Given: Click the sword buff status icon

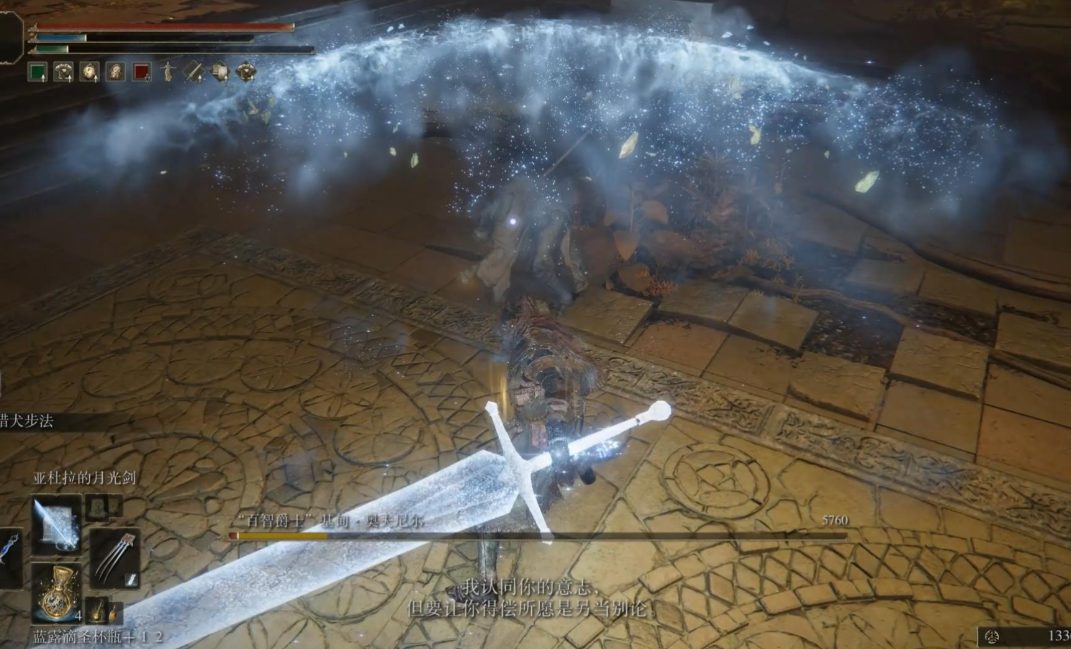Looking at the screenshot, I should pos(194,71).
